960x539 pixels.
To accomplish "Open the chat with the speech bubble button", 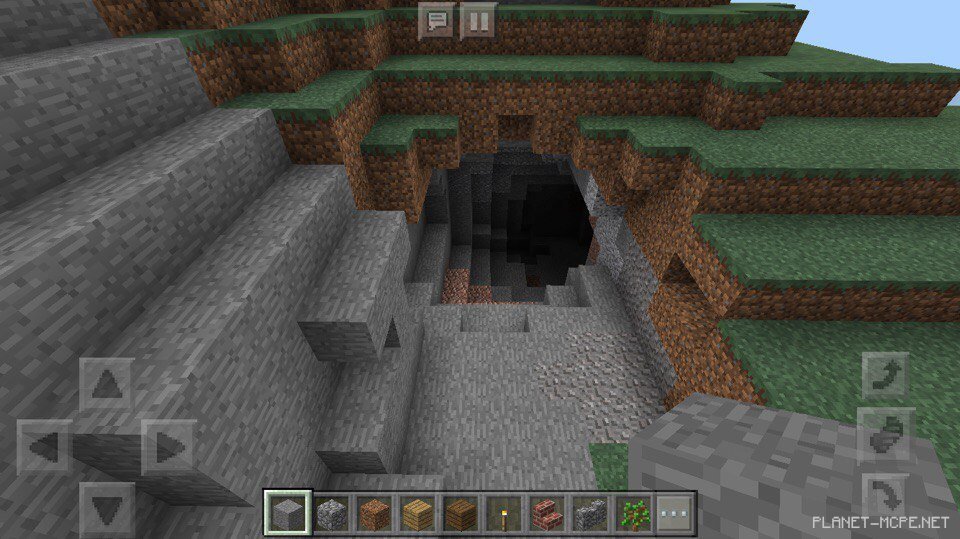I will pos(436,21).
